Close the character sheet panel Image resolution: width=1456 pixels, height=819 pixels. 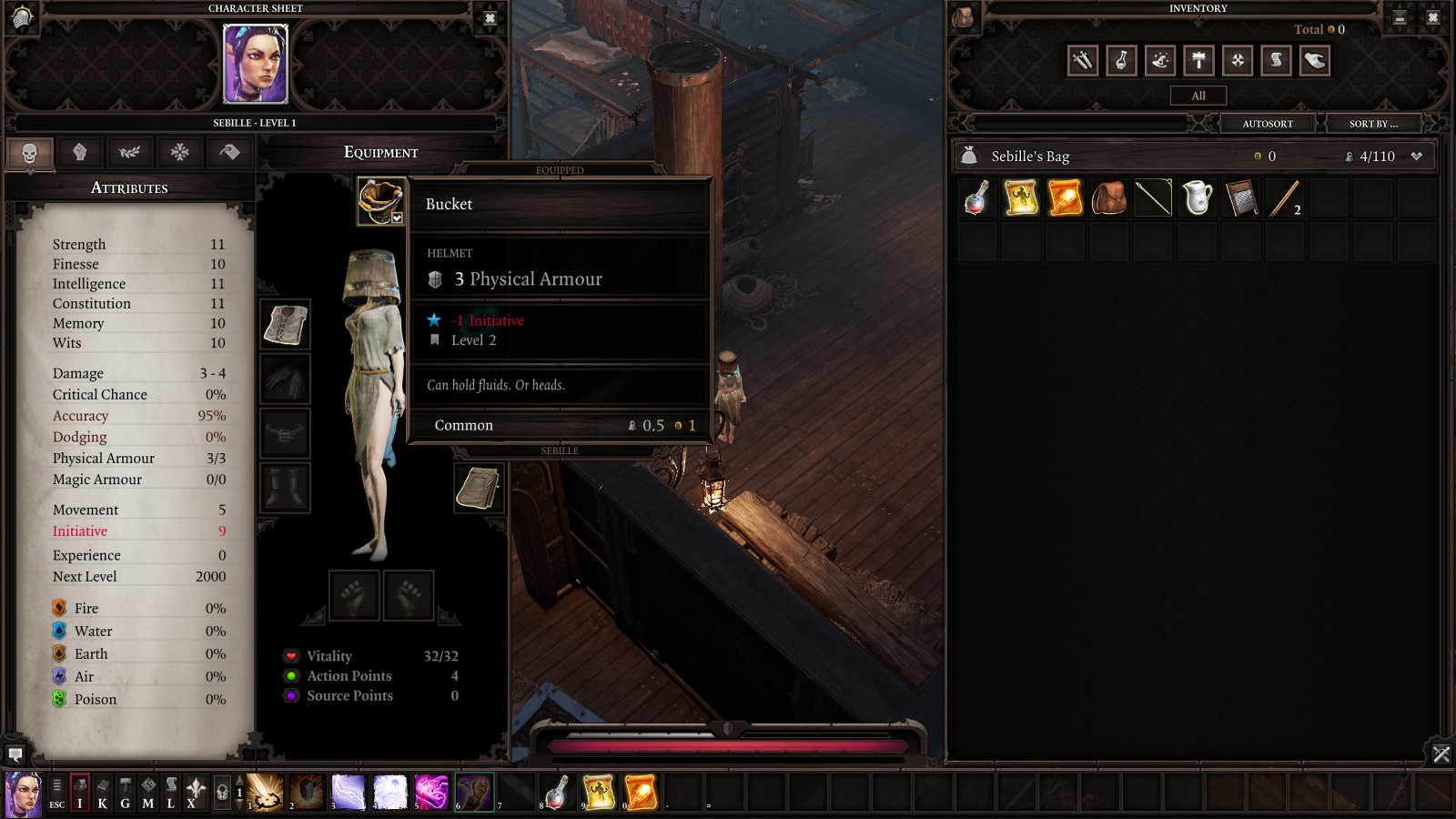tap(490, 18)
